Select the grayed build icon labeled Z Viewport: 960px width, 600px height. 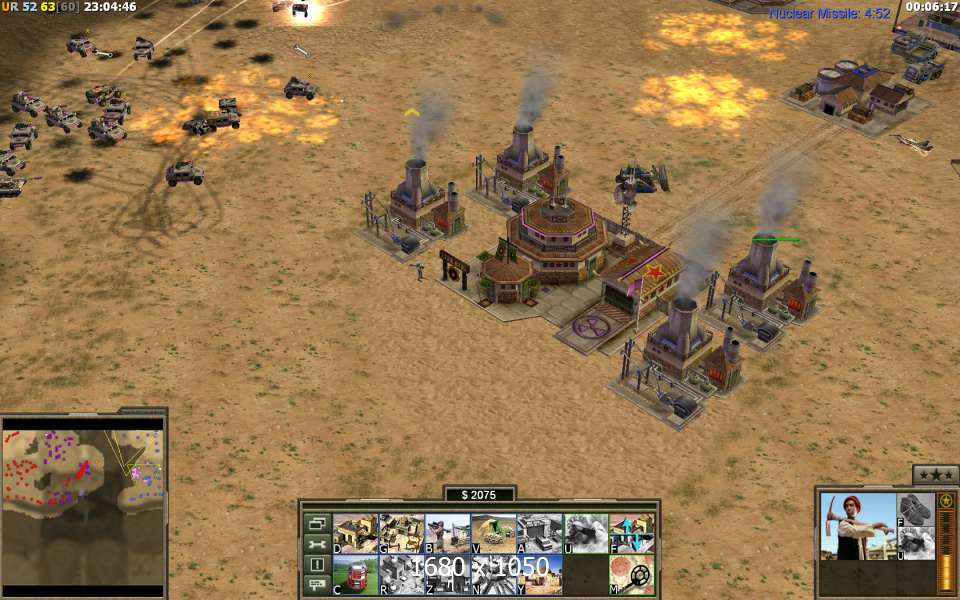tap(447, 575)
